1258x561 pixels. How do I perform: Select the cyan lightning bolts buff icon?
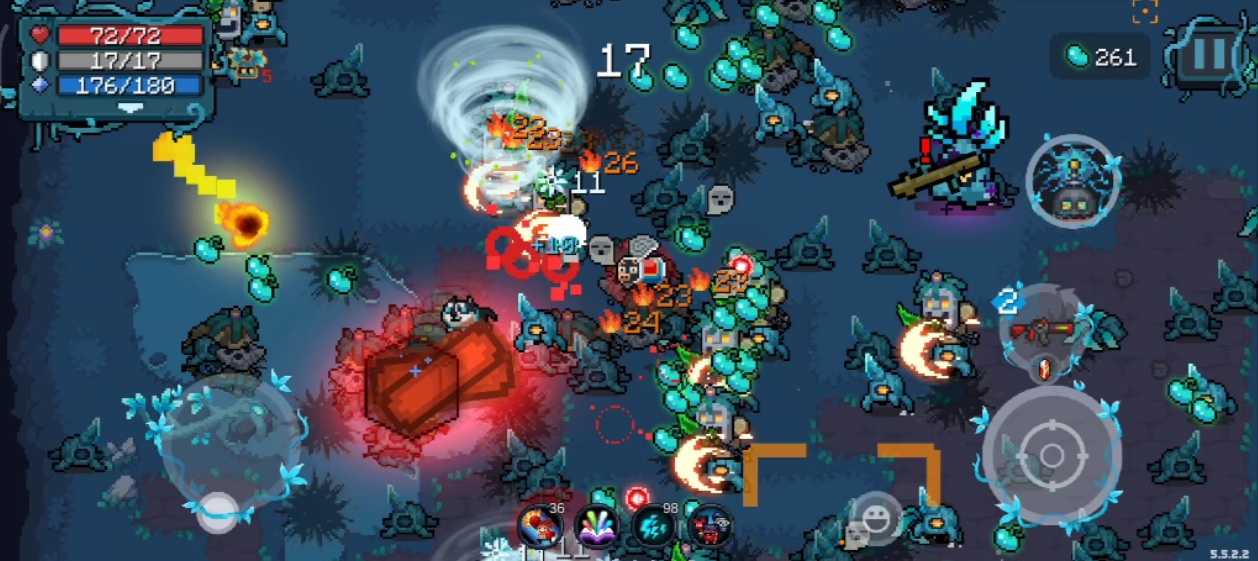coord(655,526)
